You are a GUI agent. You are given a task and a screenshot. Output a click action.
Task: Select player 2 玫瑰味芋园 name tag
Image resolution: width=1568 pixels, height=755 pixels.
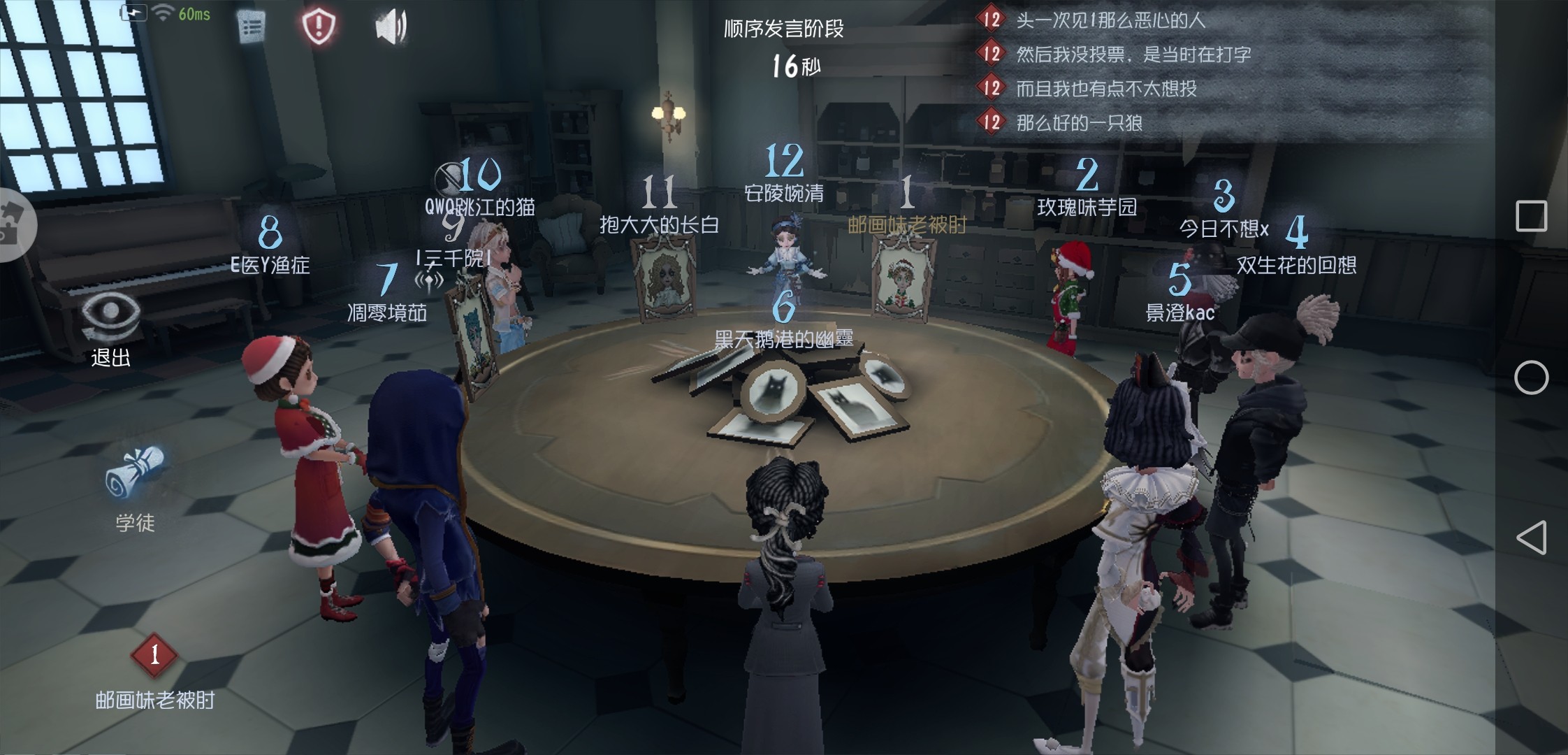[1087, 207]
